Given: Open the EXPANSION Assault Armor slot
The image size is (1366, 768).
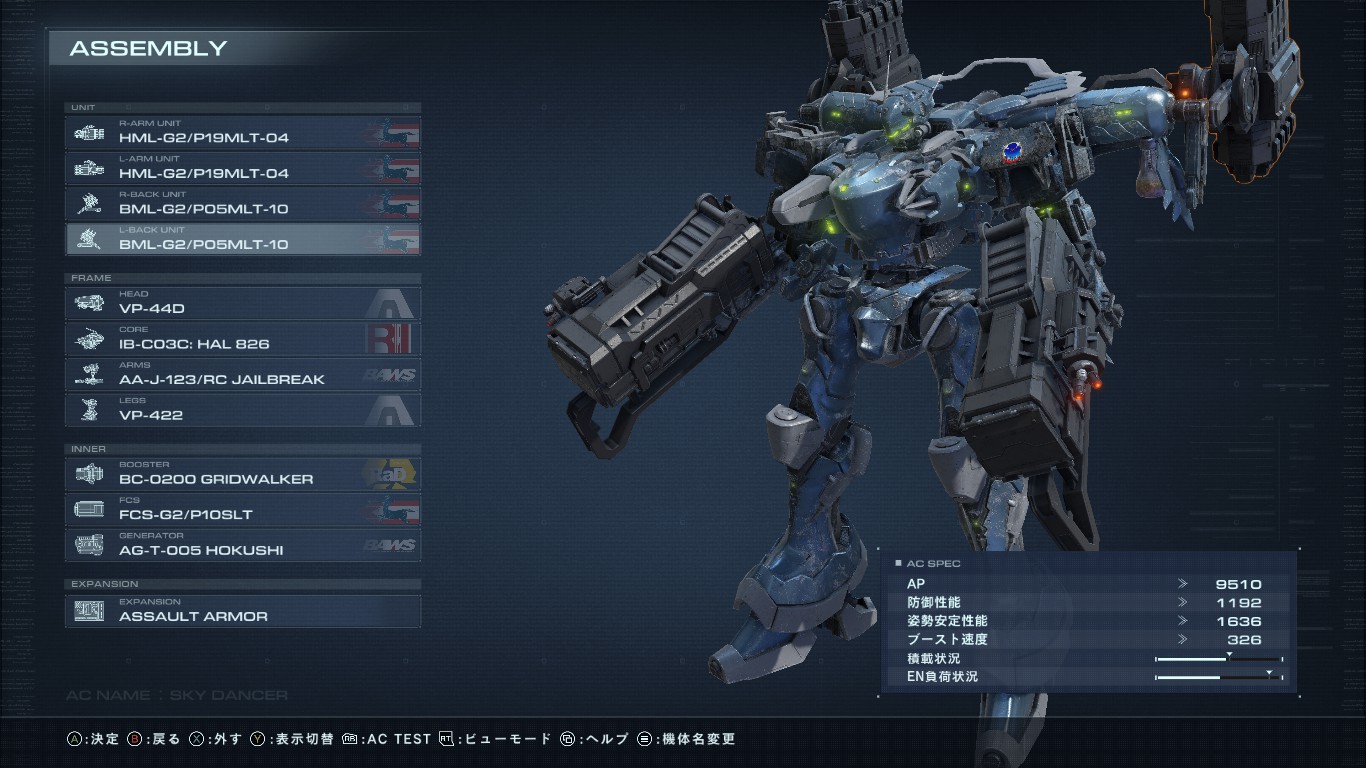Looking at the screenshot, I should pyautogui.click(x=243, y=611).
